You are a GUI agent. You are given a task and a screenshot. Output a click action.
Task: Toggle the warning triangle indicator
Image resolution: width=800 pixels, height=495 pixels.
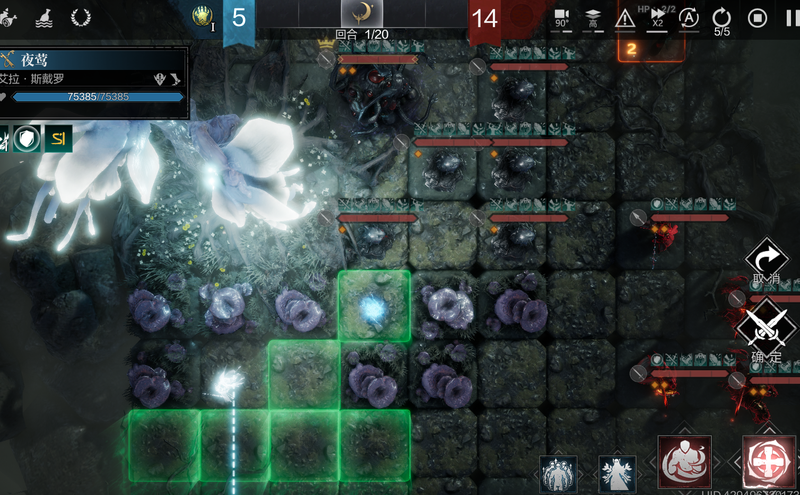click(x=625, y=17)
